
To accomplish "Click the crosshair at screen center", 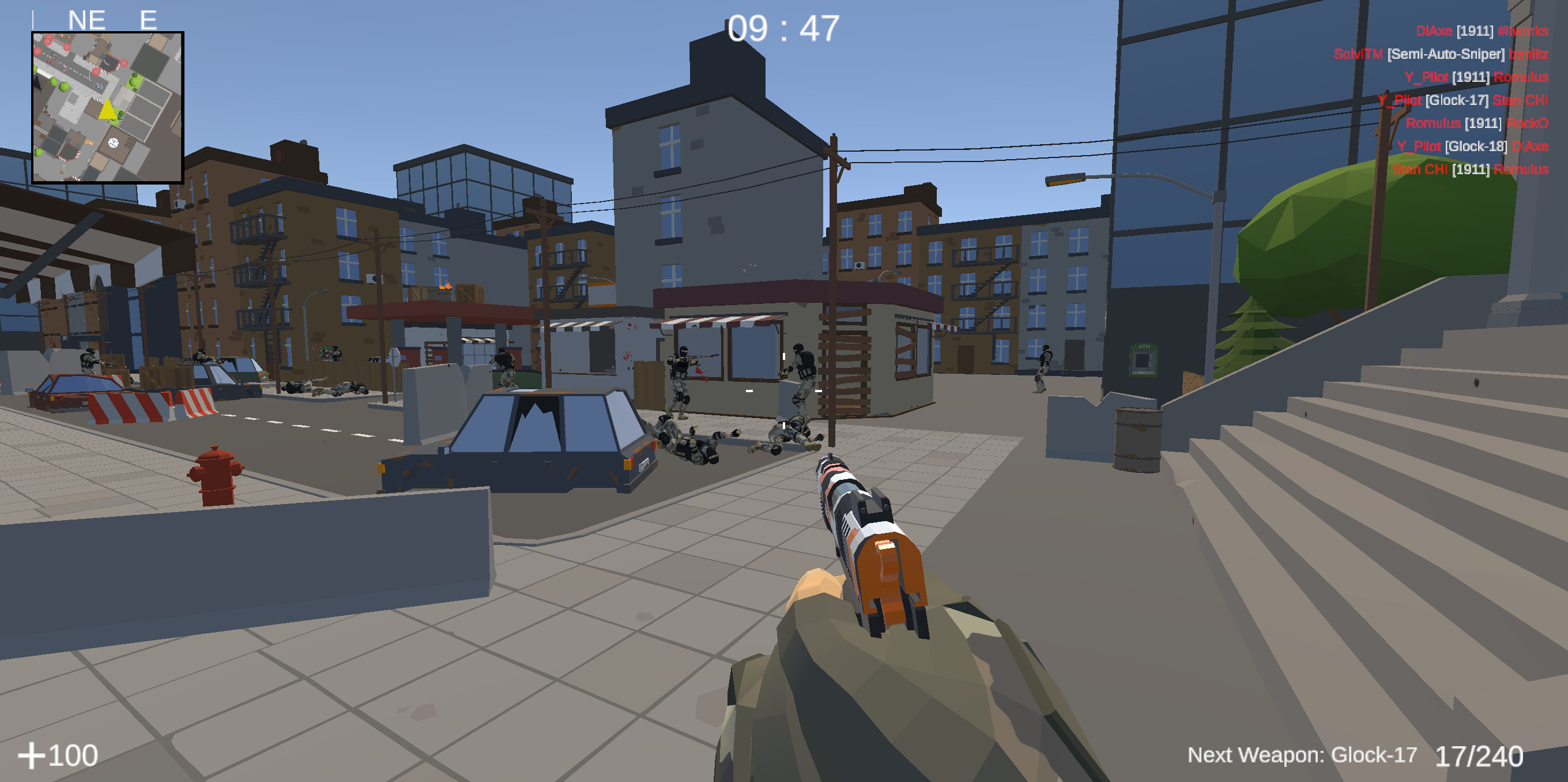I will point(784,391).
